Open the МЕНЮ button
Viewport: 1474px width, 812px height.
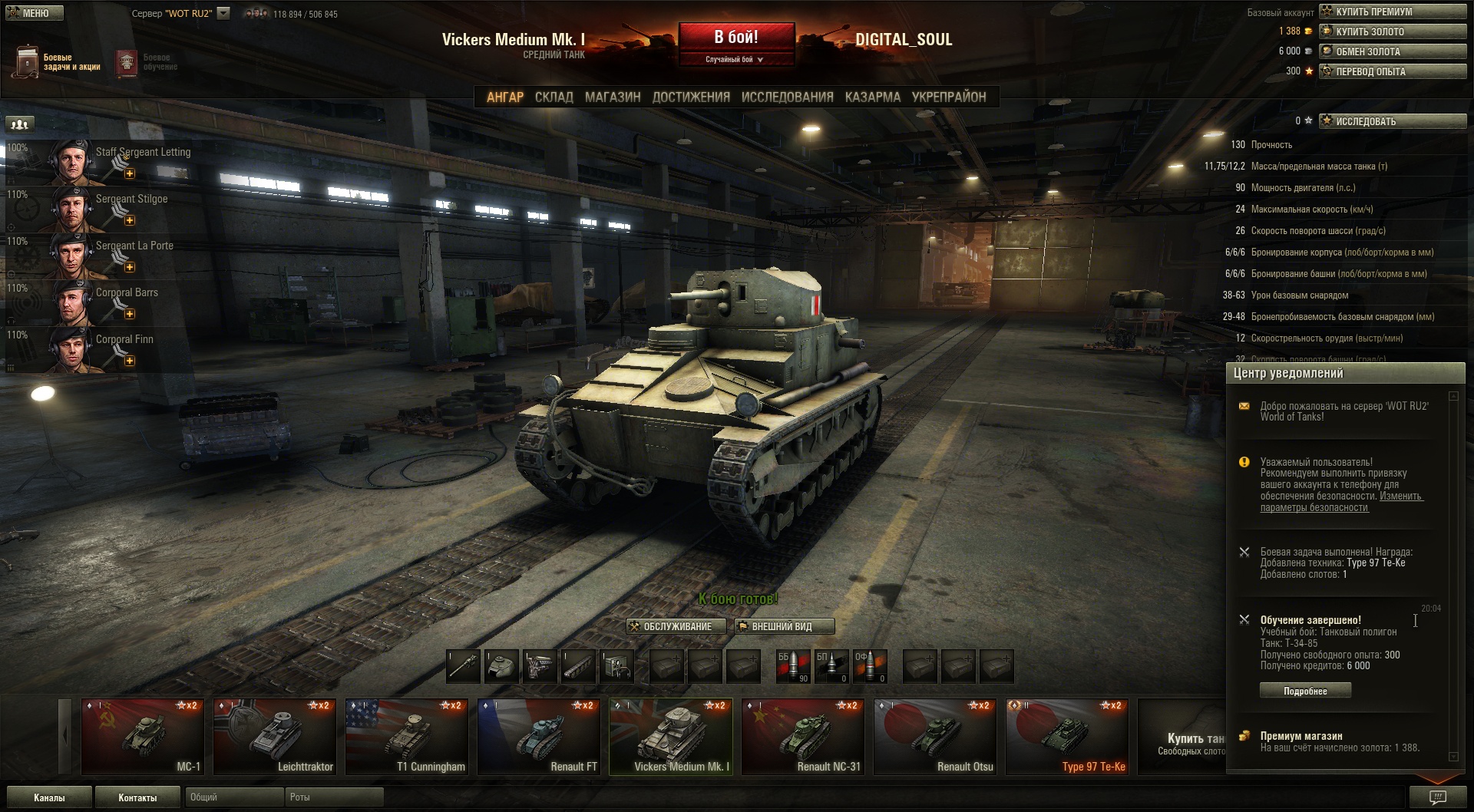point(35,13)
